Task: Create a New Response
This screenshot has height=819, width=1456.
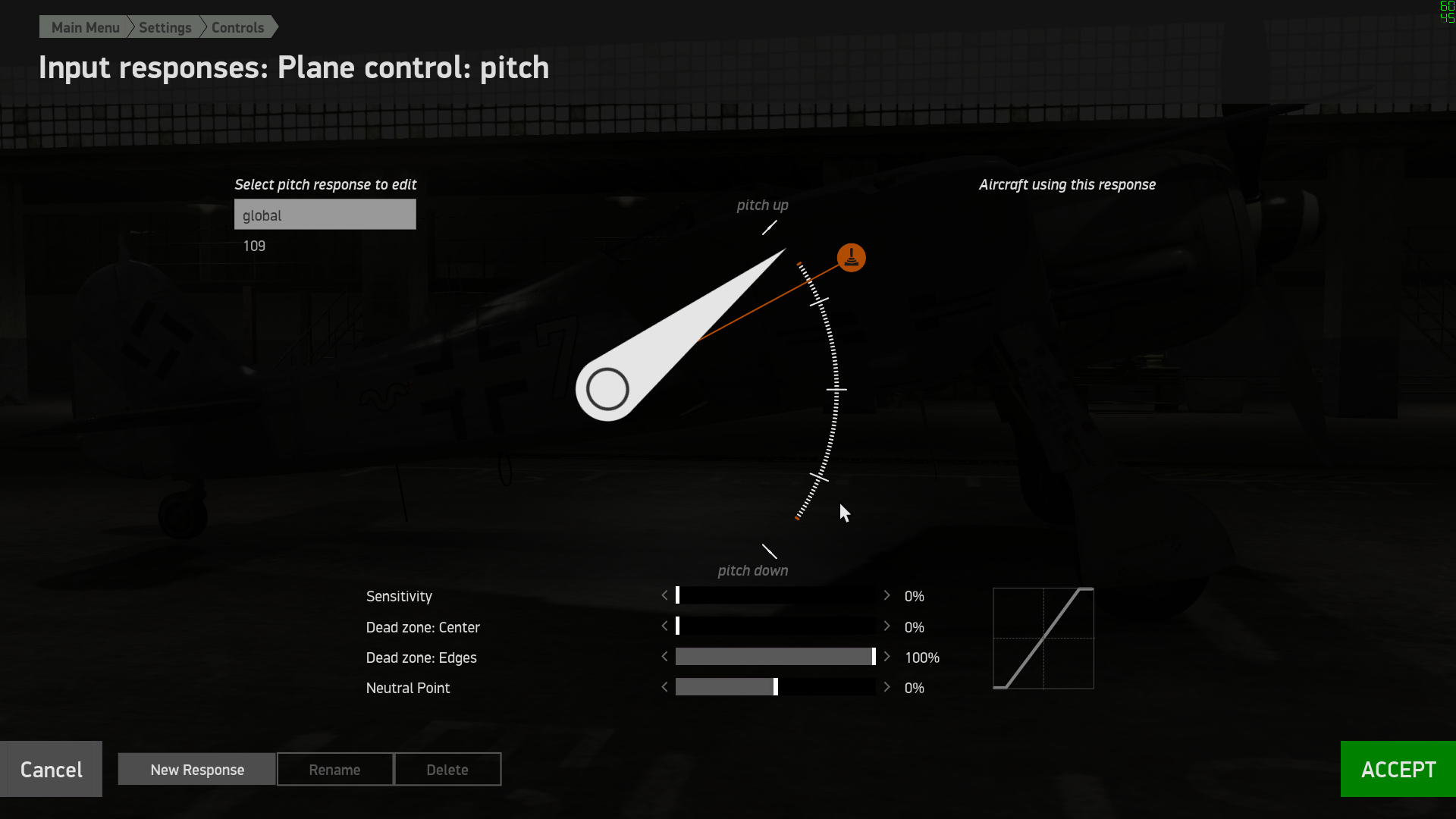Action: point(197,770)
